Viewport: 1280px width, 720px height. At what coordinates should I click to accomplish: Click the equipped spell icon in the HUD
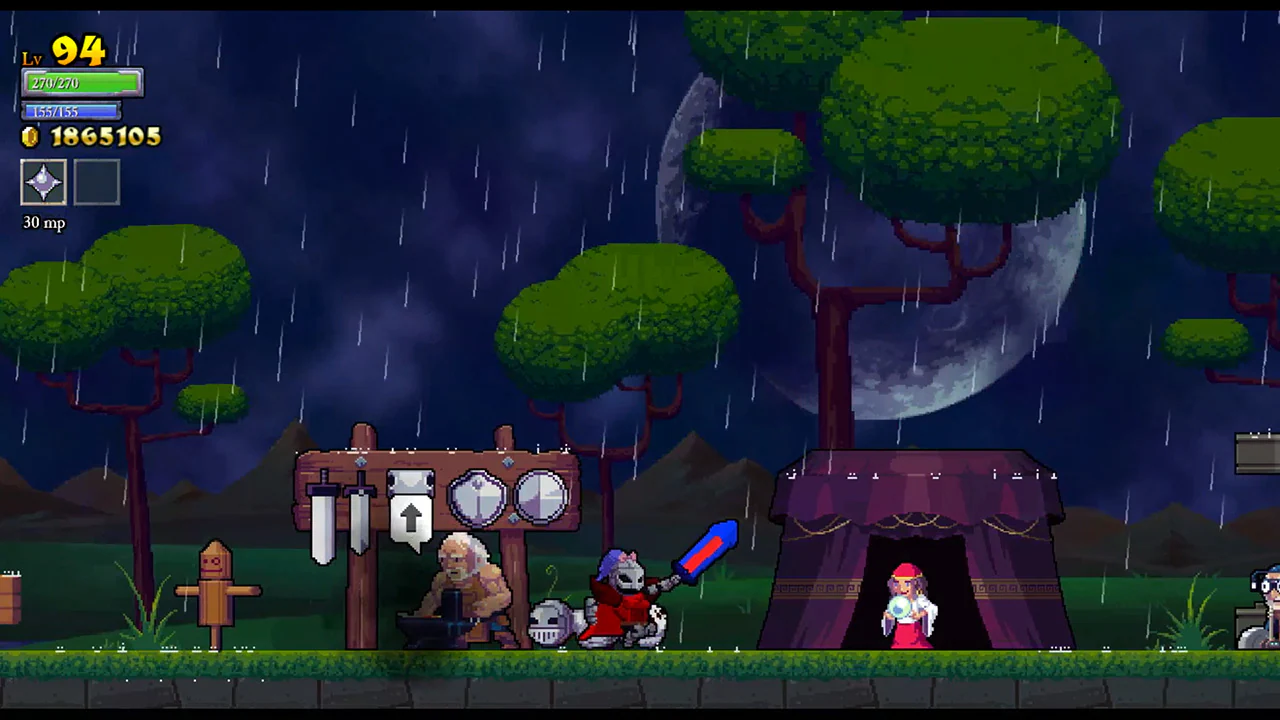tap(43, 182)
